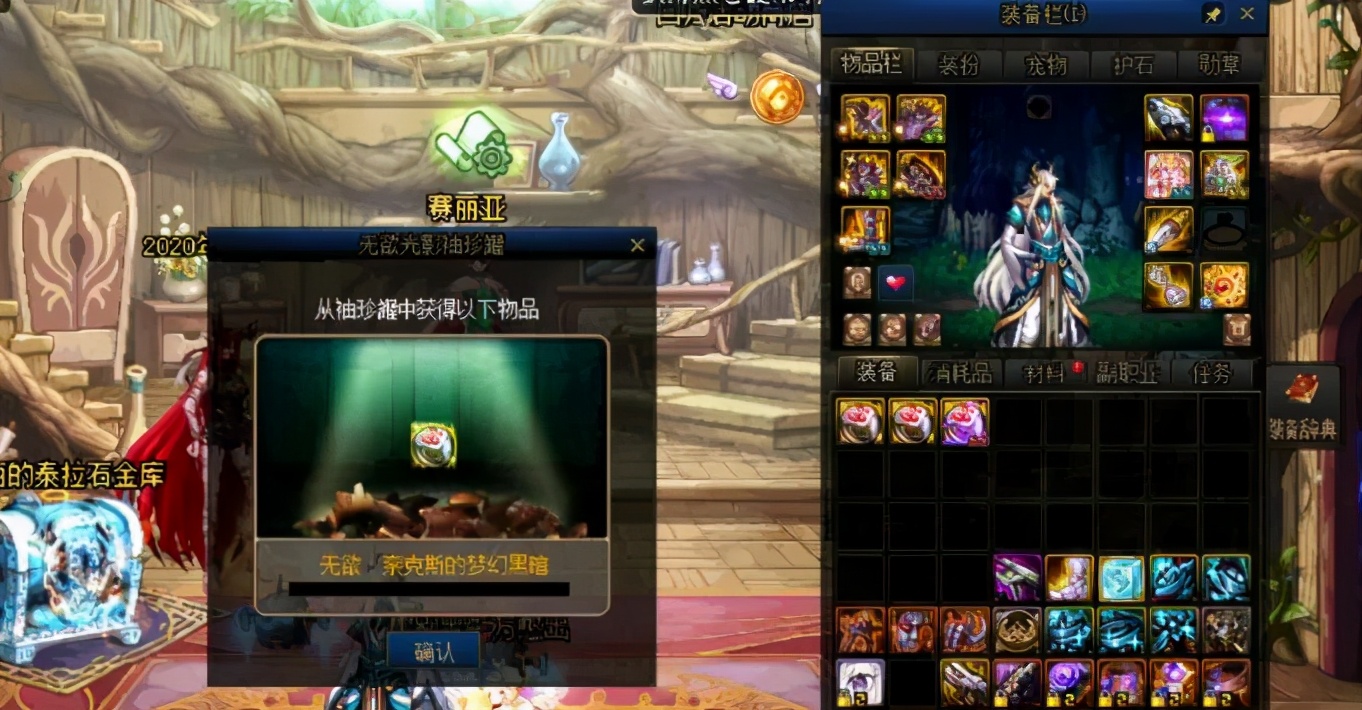Switch to the 材料 materials bag tab
The image size is (1362, 710).
(x=1047, y=373)
